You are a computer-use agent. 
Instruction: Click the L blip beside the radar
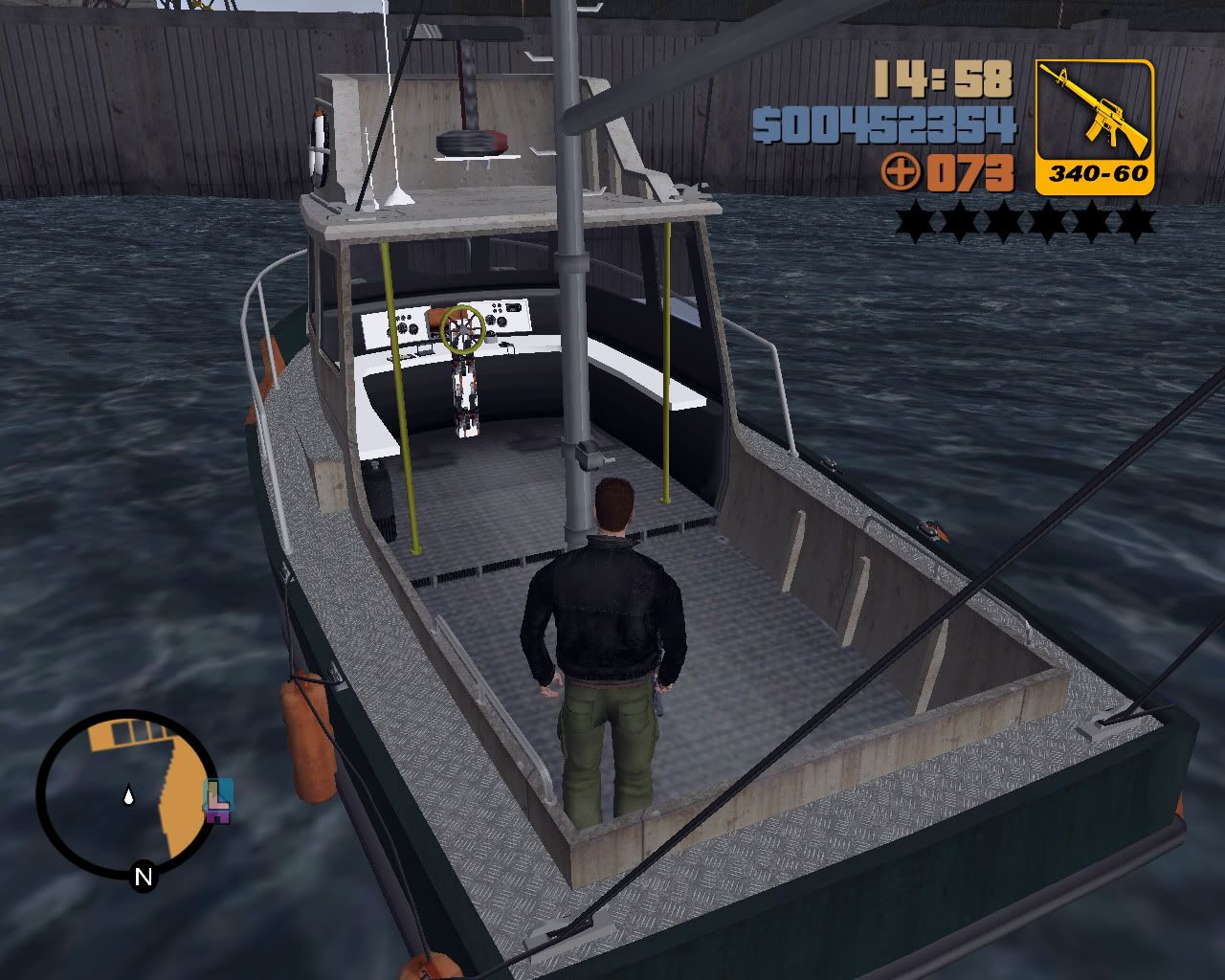[x=219, y=800]
